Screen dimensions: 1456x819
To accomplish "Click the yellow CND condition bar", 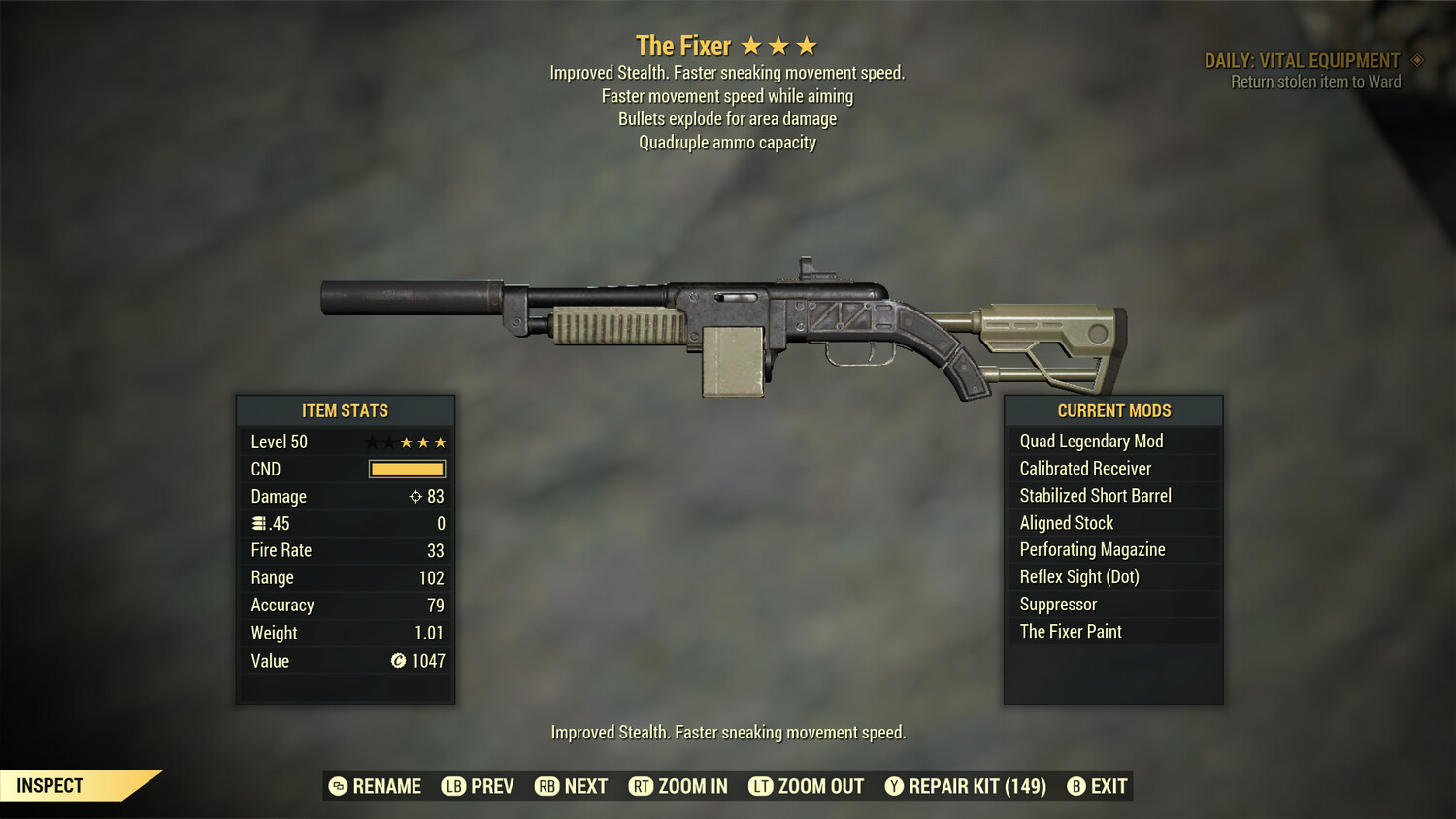I will click(406, 469).
